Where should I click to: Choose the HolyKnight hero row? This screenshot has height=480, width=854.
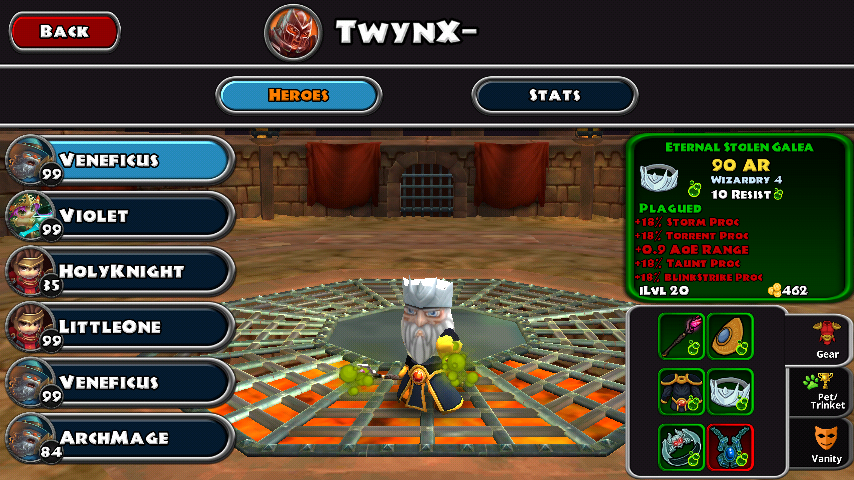coord(120,271)
